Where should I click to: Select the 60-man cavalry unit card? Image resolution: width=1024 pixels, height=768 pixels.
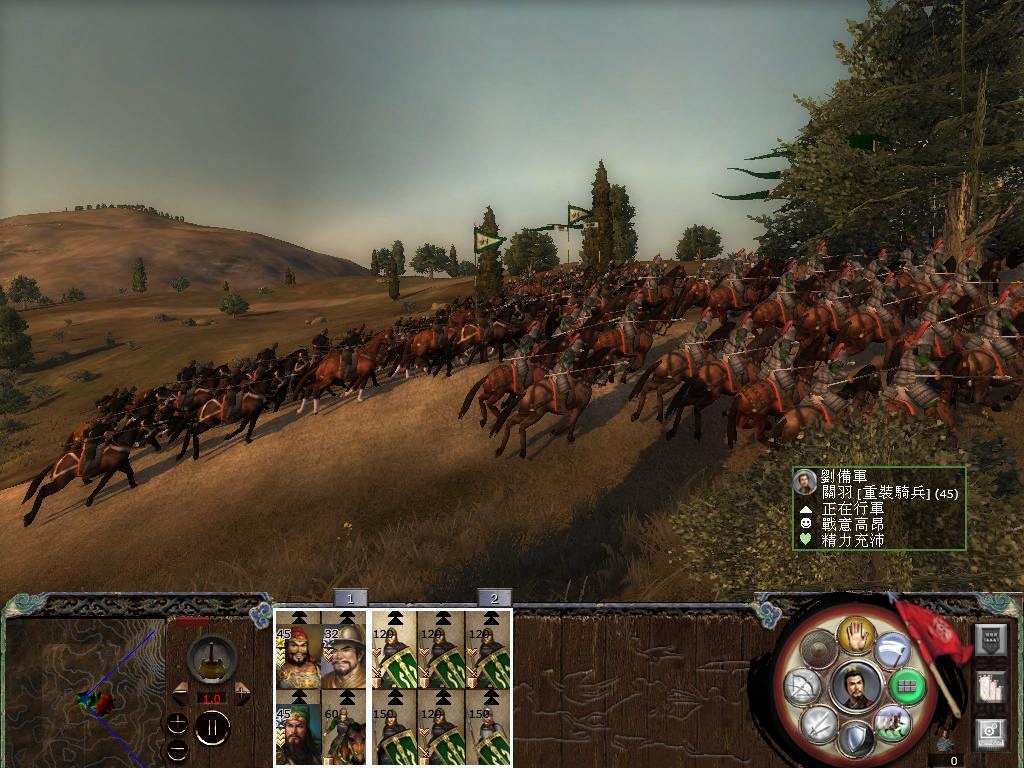pos(345,727)
